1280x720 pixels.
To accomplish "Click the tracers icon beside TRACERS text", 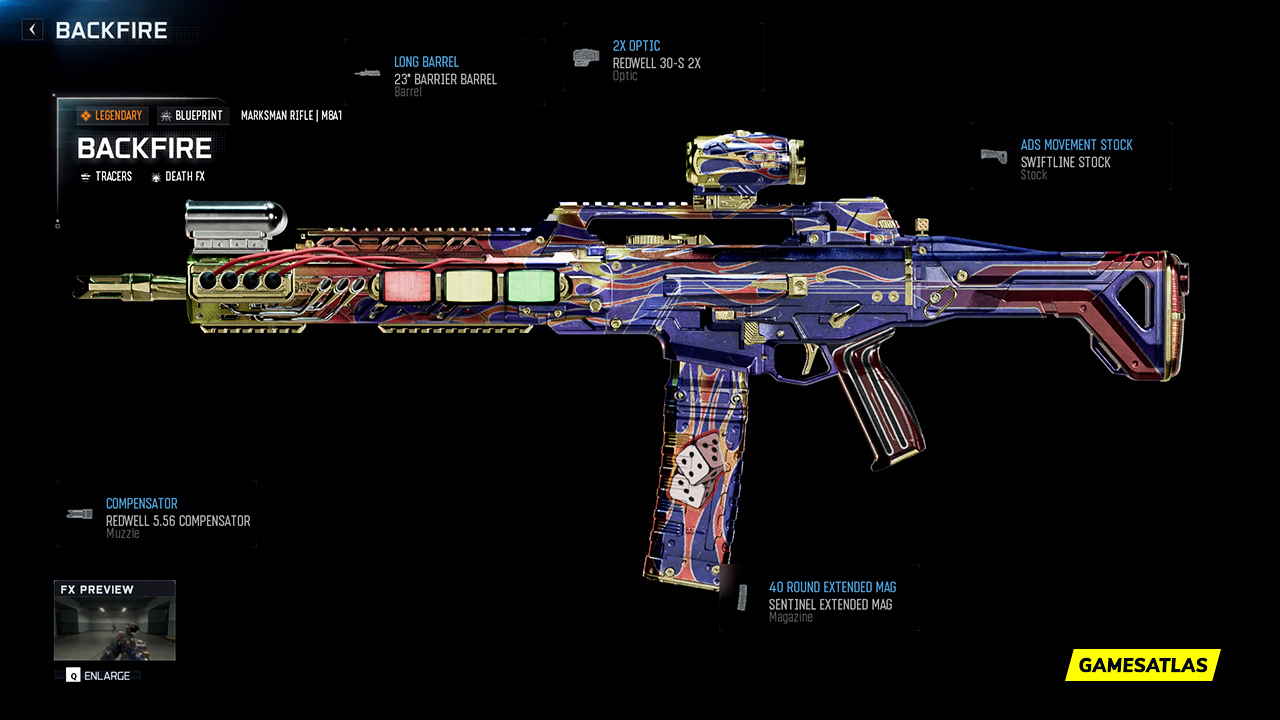I will (85, 176).
